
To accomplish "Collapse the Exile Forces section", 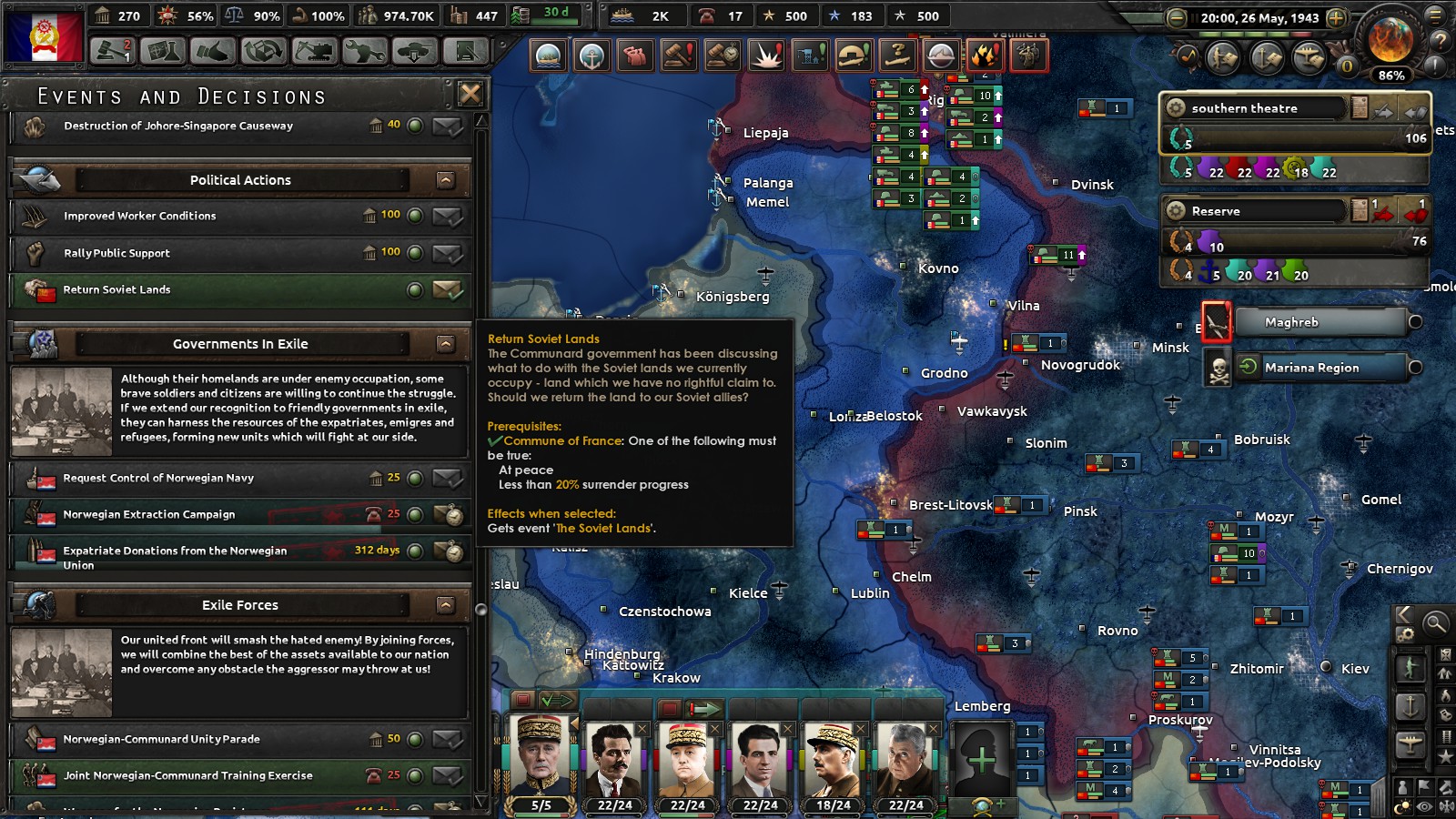I will (x=445, y=604).
